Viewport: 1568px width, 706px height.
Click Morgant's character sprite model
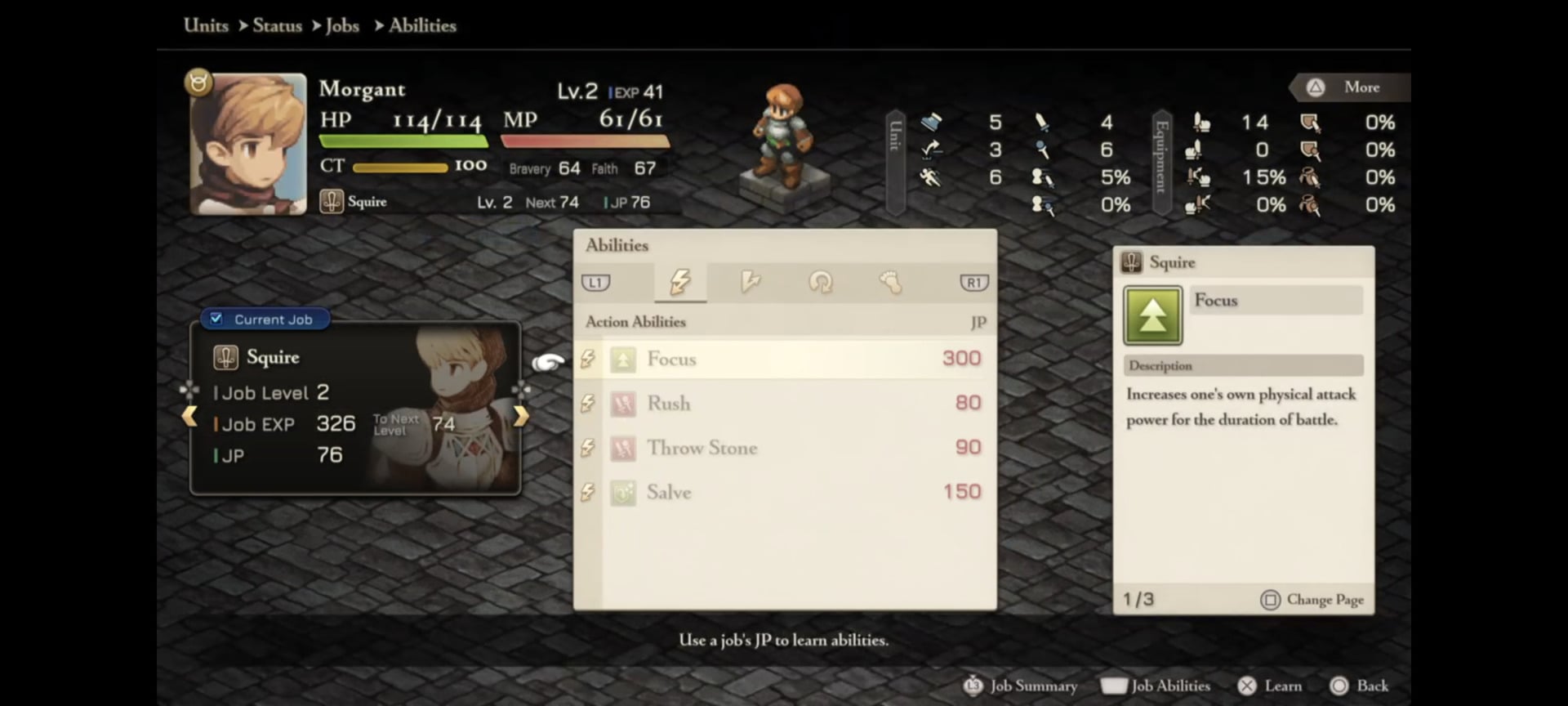point(782,135)
